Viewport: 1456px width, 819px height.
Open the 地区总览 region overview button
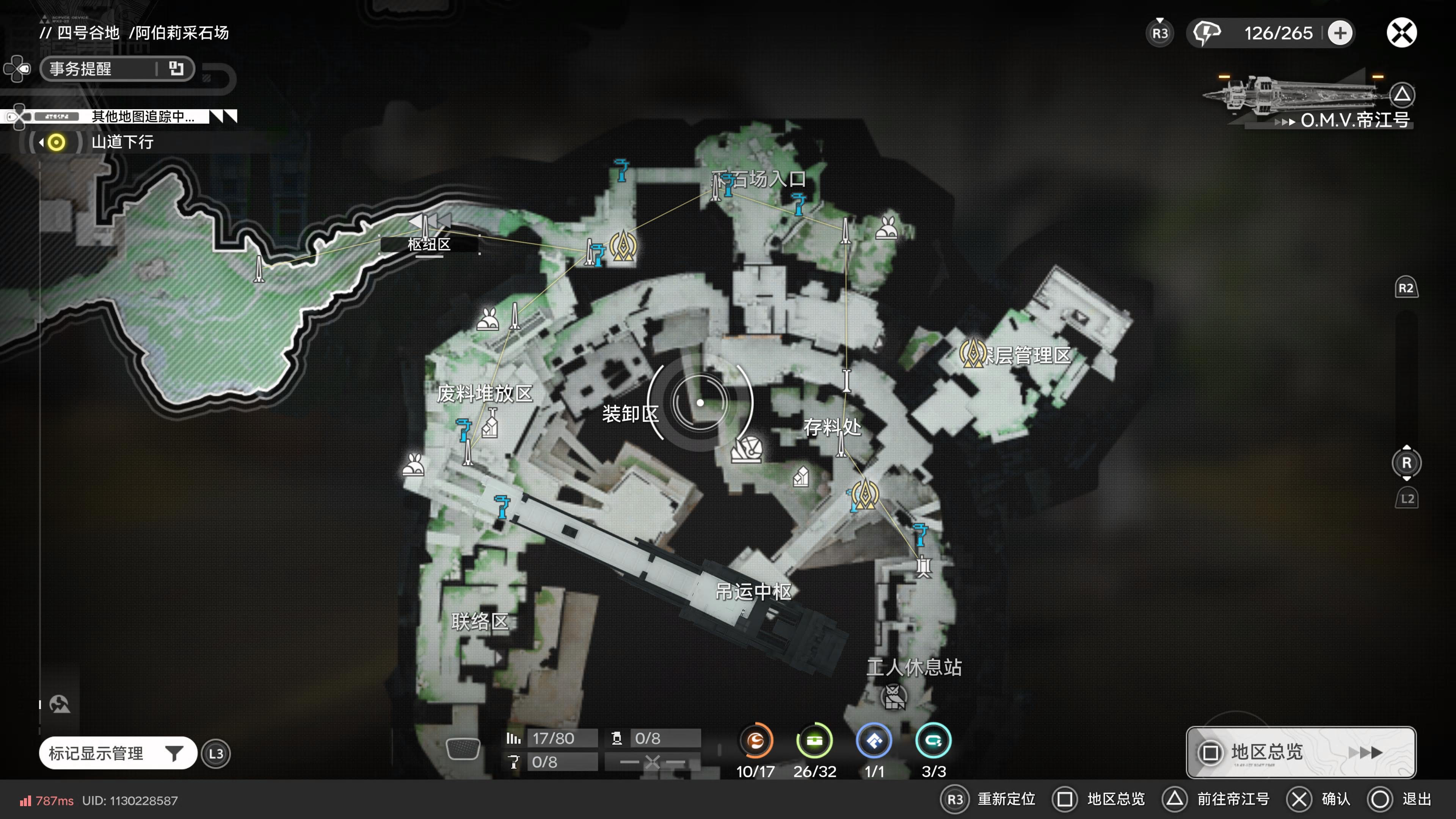(x=1300, y=752)
